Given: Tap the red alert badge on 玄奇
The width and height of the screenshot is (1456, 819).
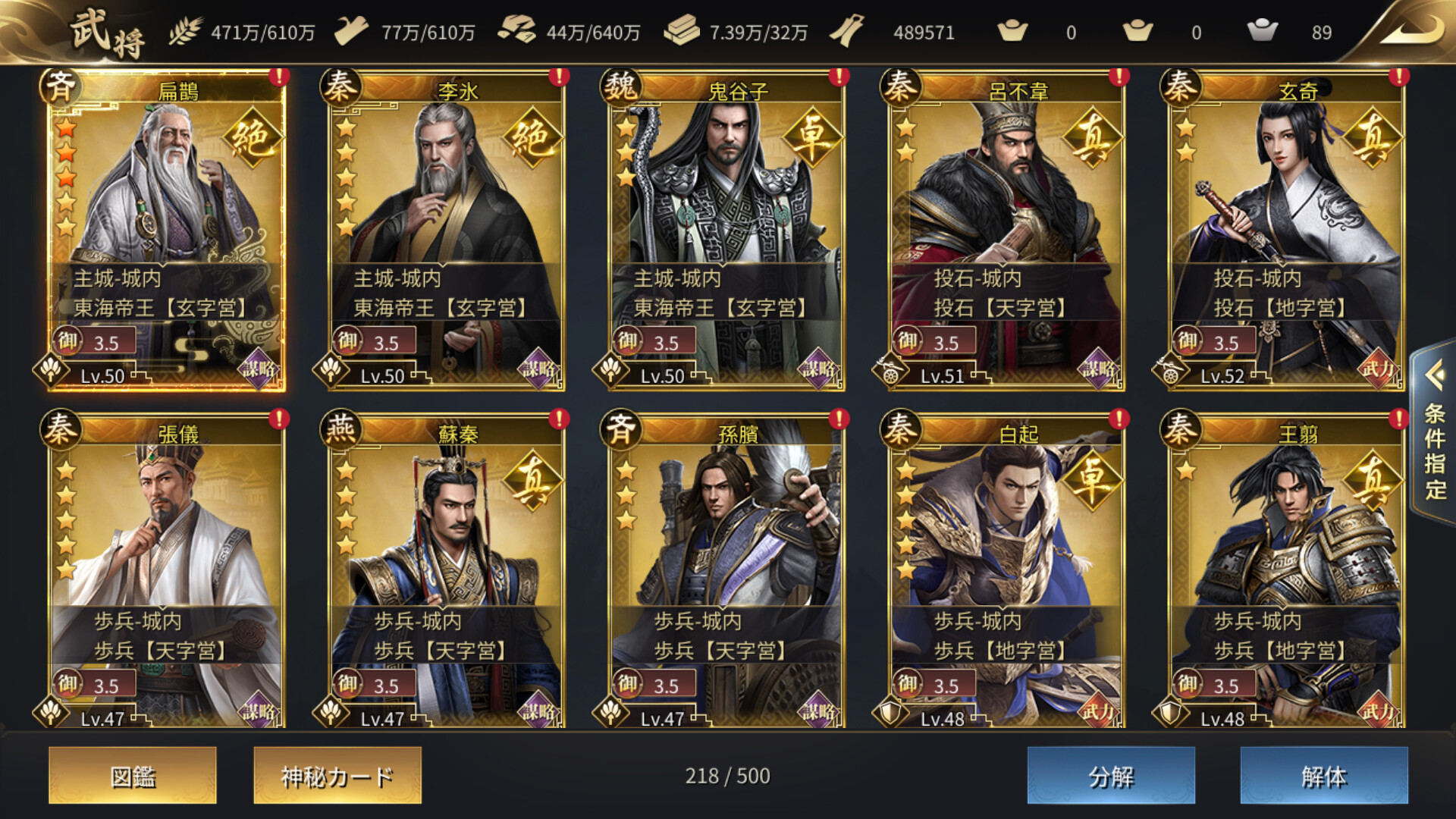Looking at the screenshot, I should [x=1398, y=77].
